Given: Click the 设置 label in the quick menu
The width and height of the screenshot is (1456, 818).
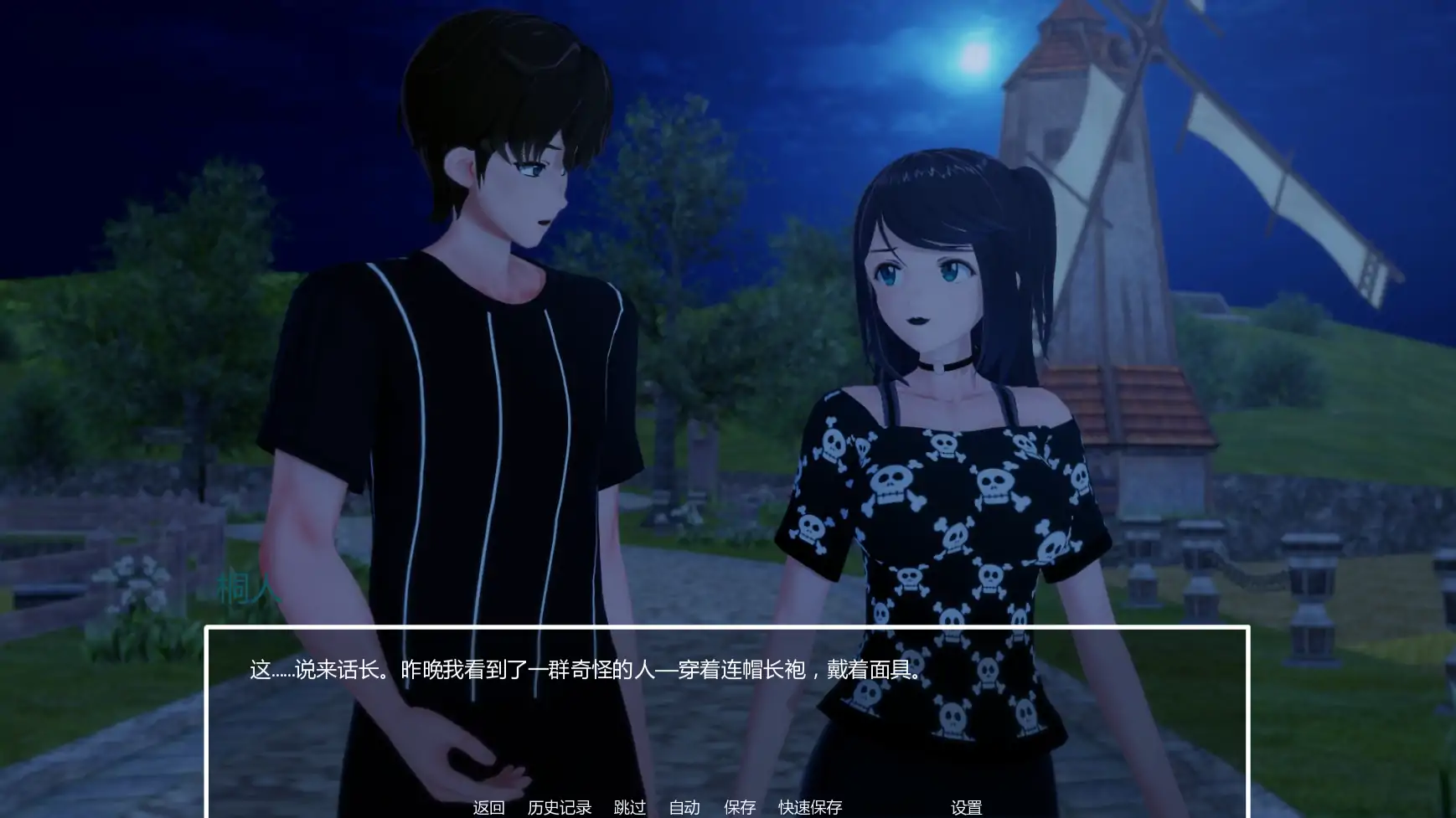Looking at the screenshot, I should coord(968,808).
